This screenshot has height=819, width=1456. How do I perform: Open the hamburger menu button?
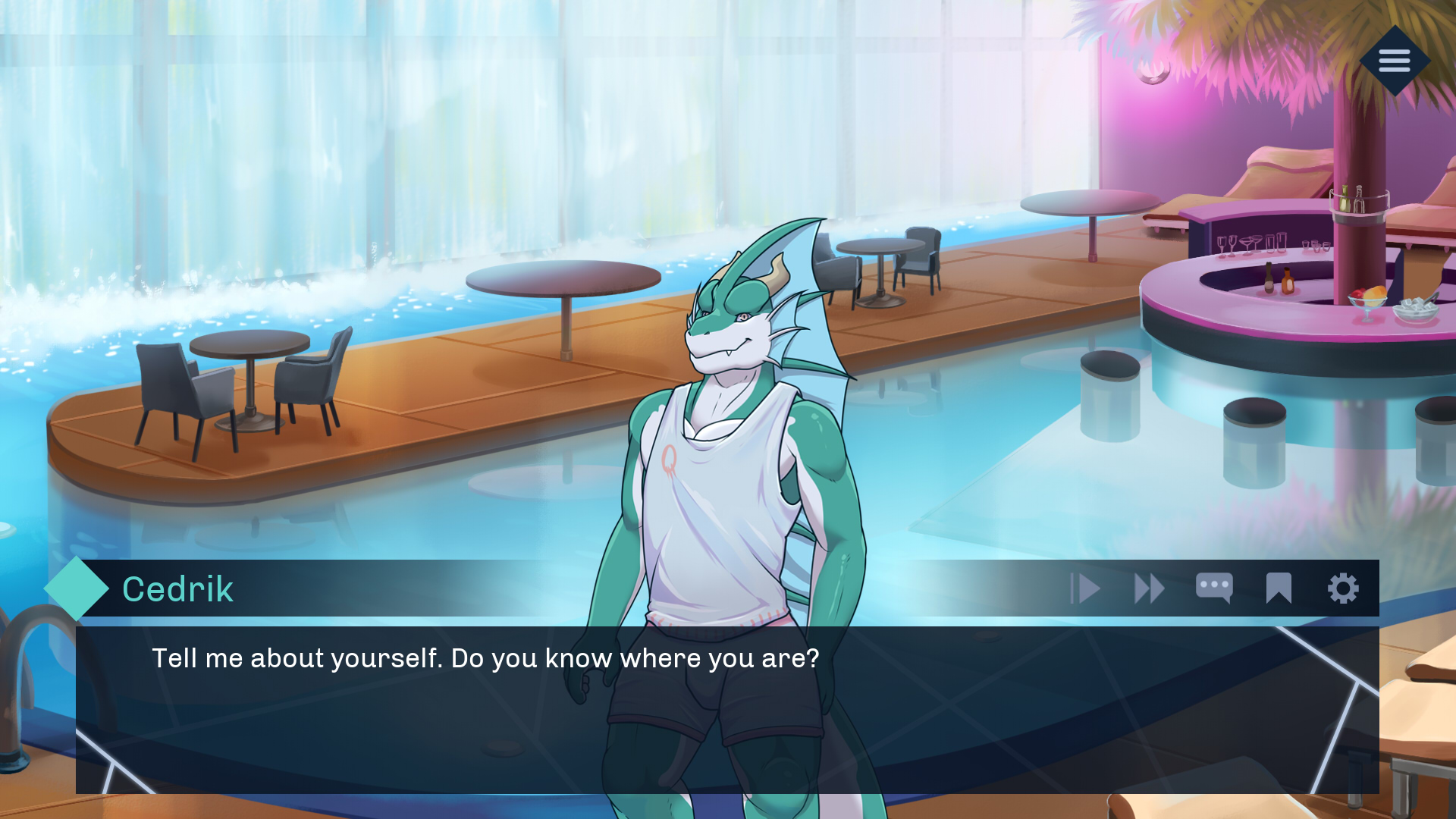coord(1394,61)
